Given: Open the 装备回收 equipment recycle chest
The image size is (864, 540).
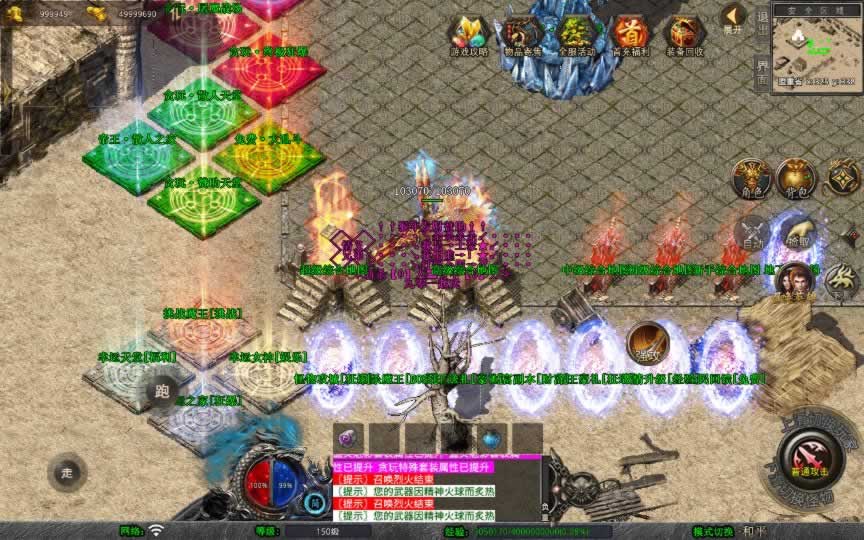Looking at the screenshot, I should pyautogui.click(x=684, y=34).
